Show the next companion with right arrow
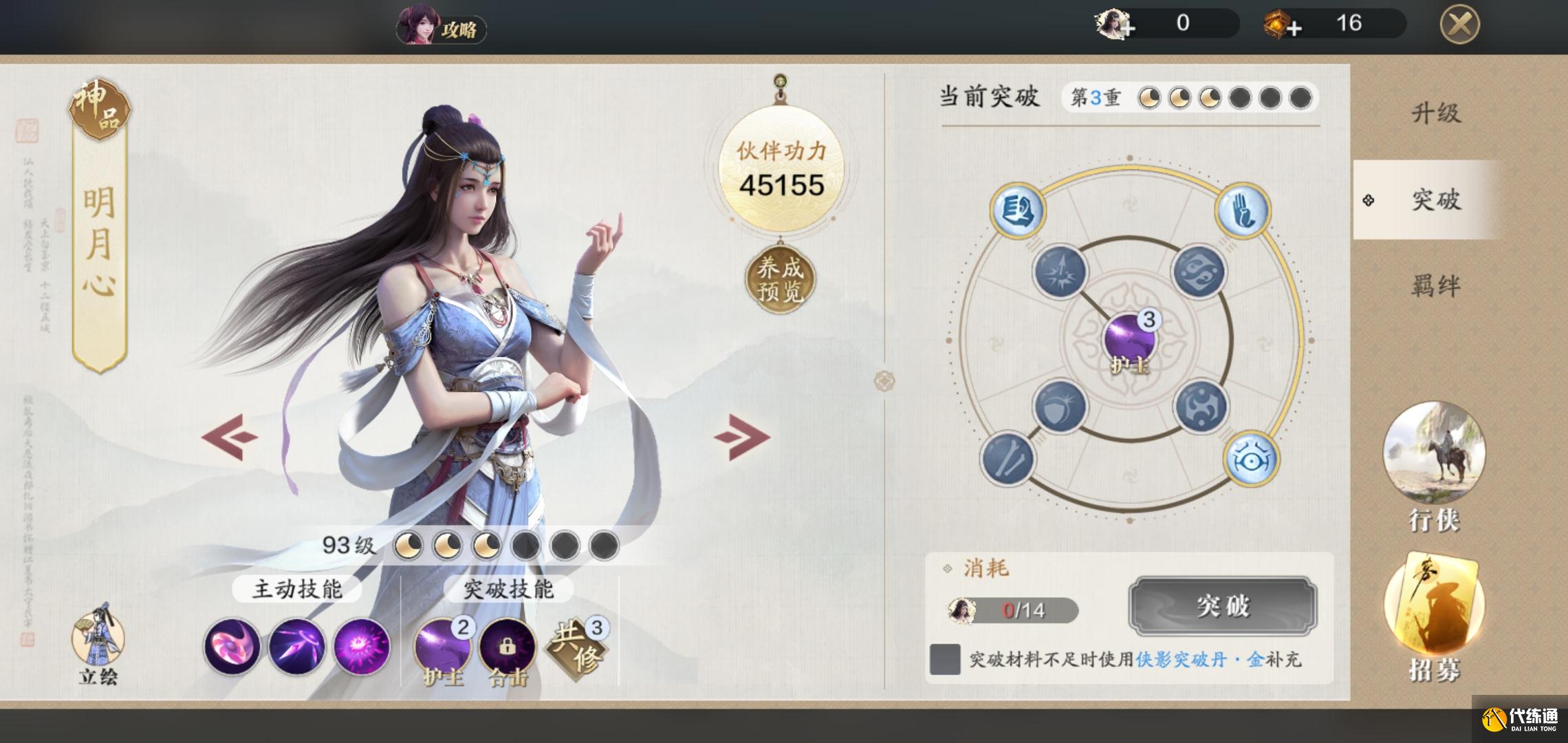This screenshot has height=743, width=1568. click(741, 436)
